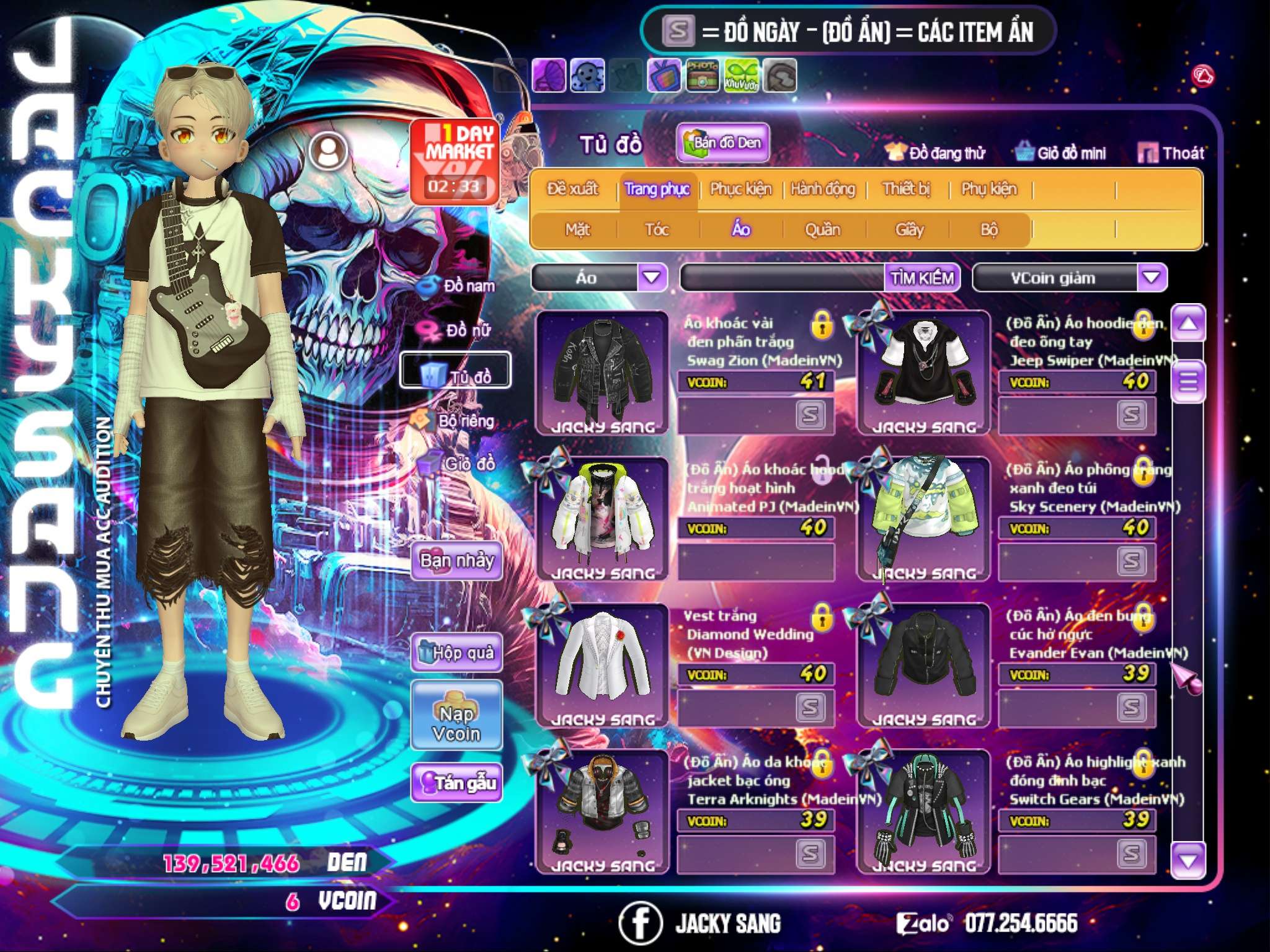Open the Phục kiện tab
This screenshot has height=952, width=1270.
(740, 189)
